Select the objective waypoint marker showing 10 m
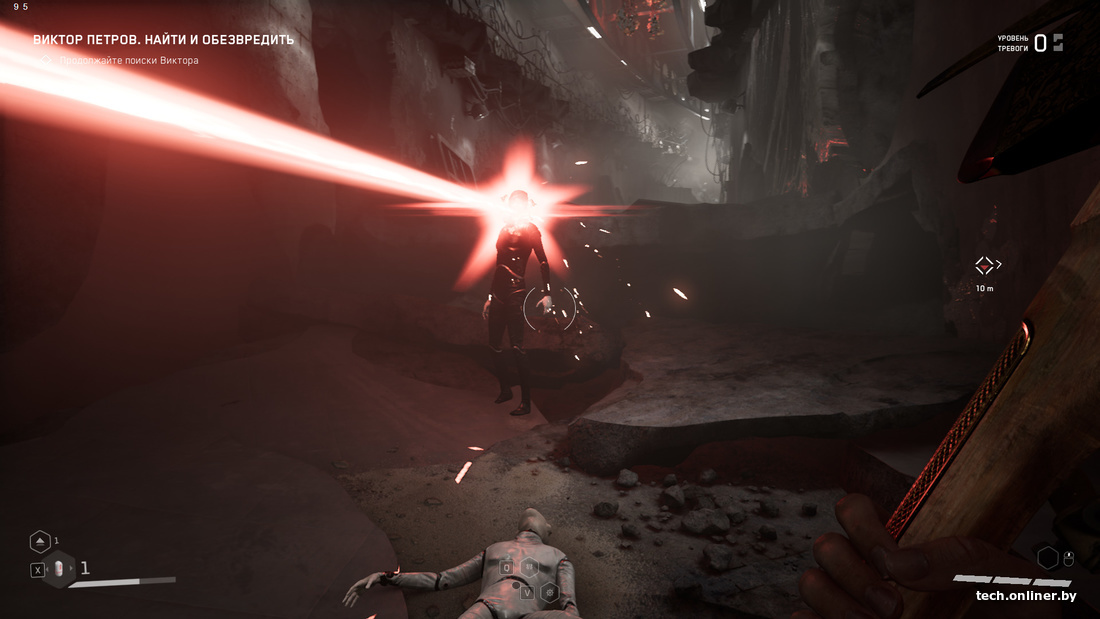This screenshot has width=1100, height=619. tap(985, 265)
